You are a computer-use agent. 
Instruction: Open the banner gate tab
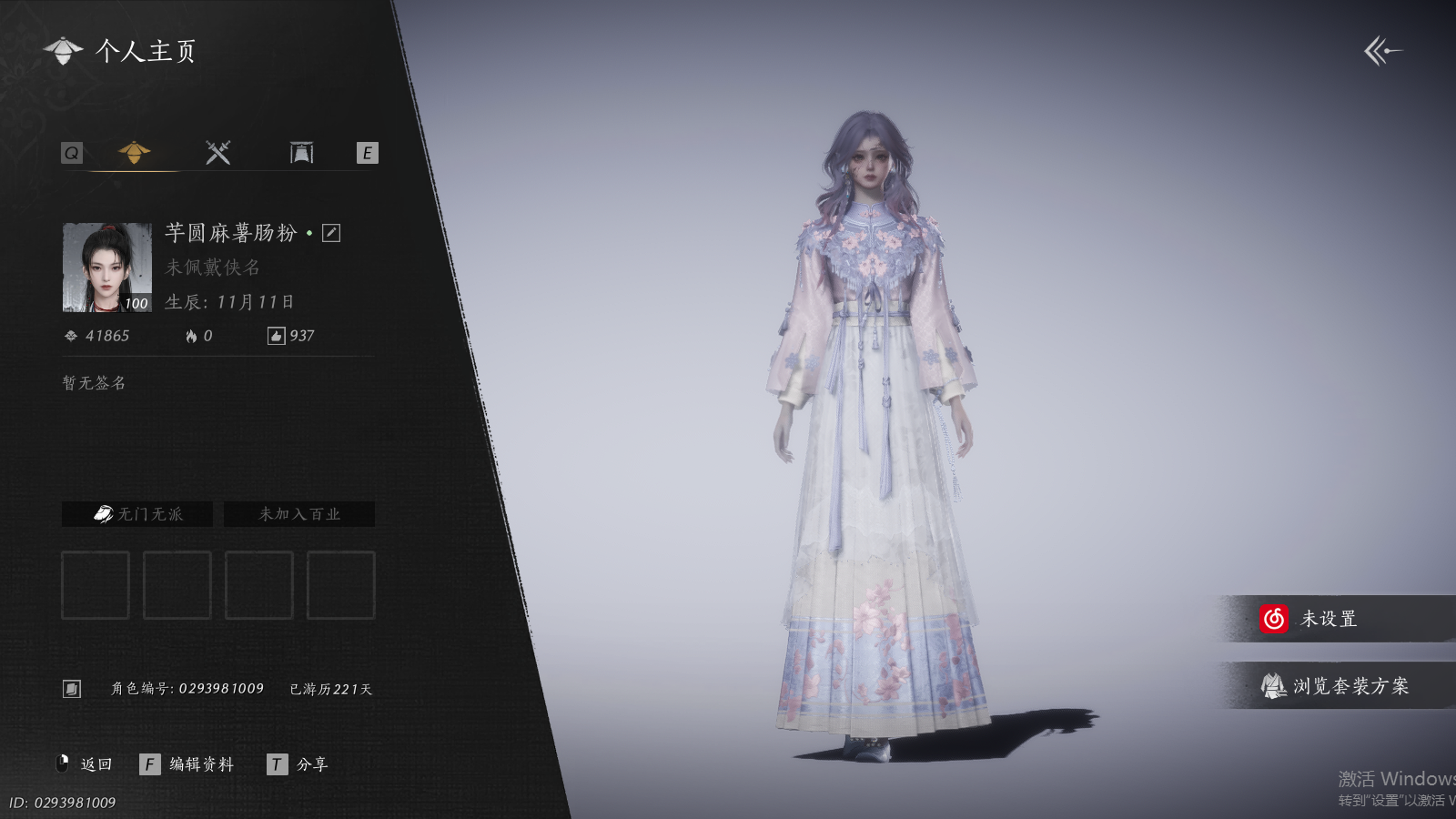tap(301, 152)
